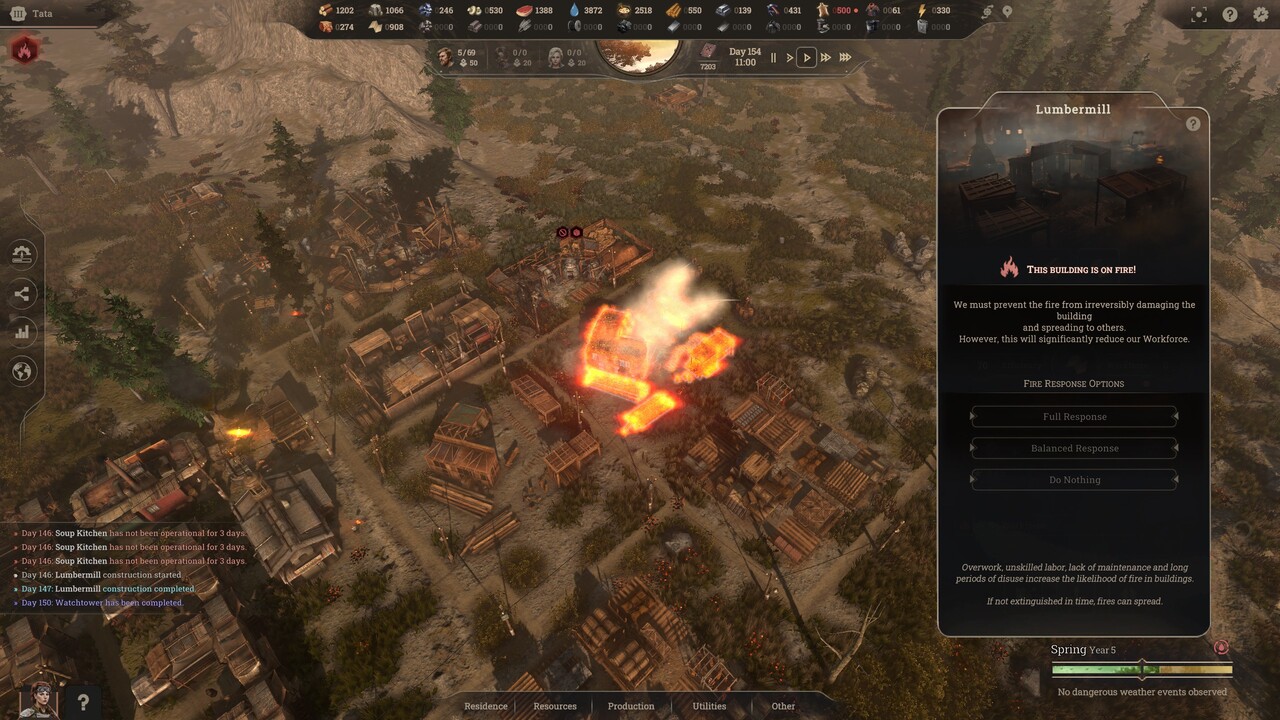The height and width of the screenshot is (720, 1280).
Task: Choose the Full Response fire option
Action: pos(1074,416)
